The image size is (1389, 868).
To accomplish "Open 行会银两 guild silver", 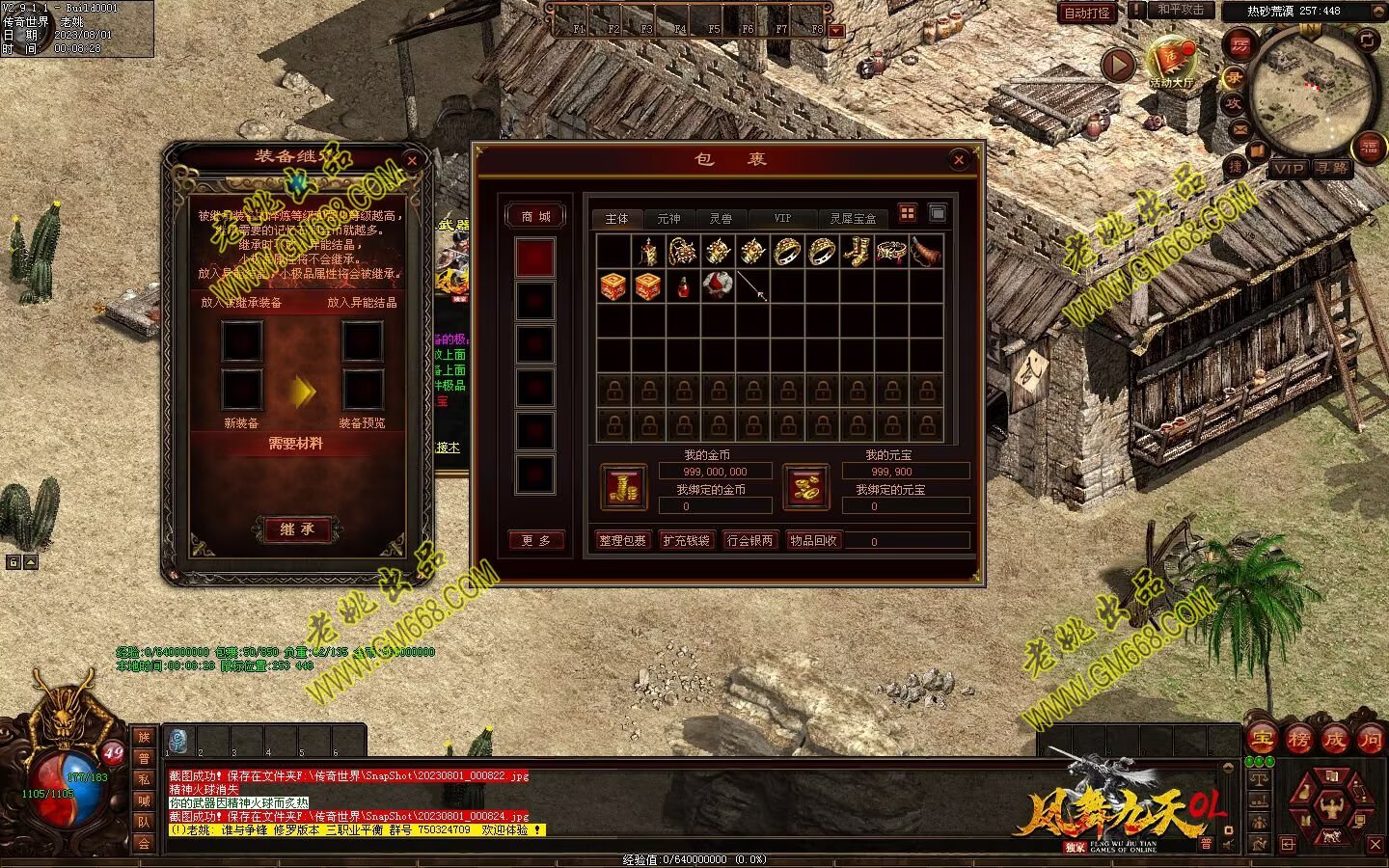I will tap(750, 541).
